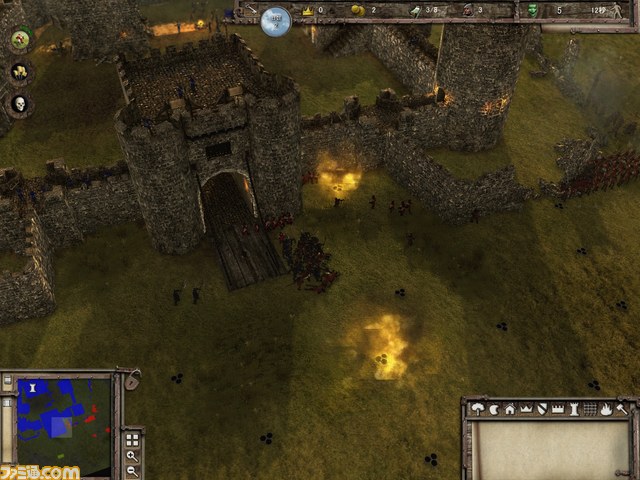
Task: Open the hammer construction category
Action: (621, 408)
